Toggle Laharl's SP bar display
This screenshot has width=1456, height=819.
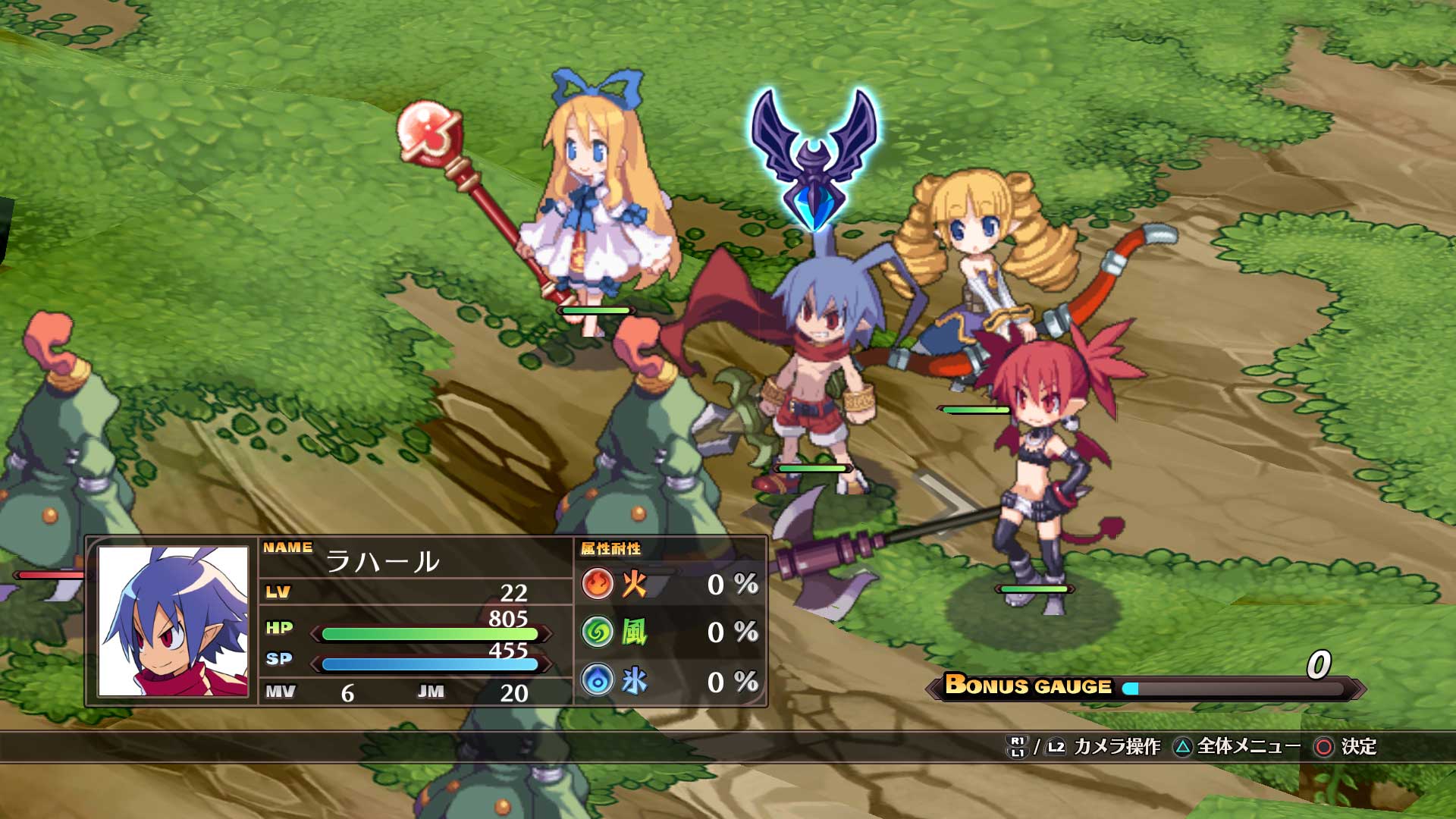(x=428, y=666)
